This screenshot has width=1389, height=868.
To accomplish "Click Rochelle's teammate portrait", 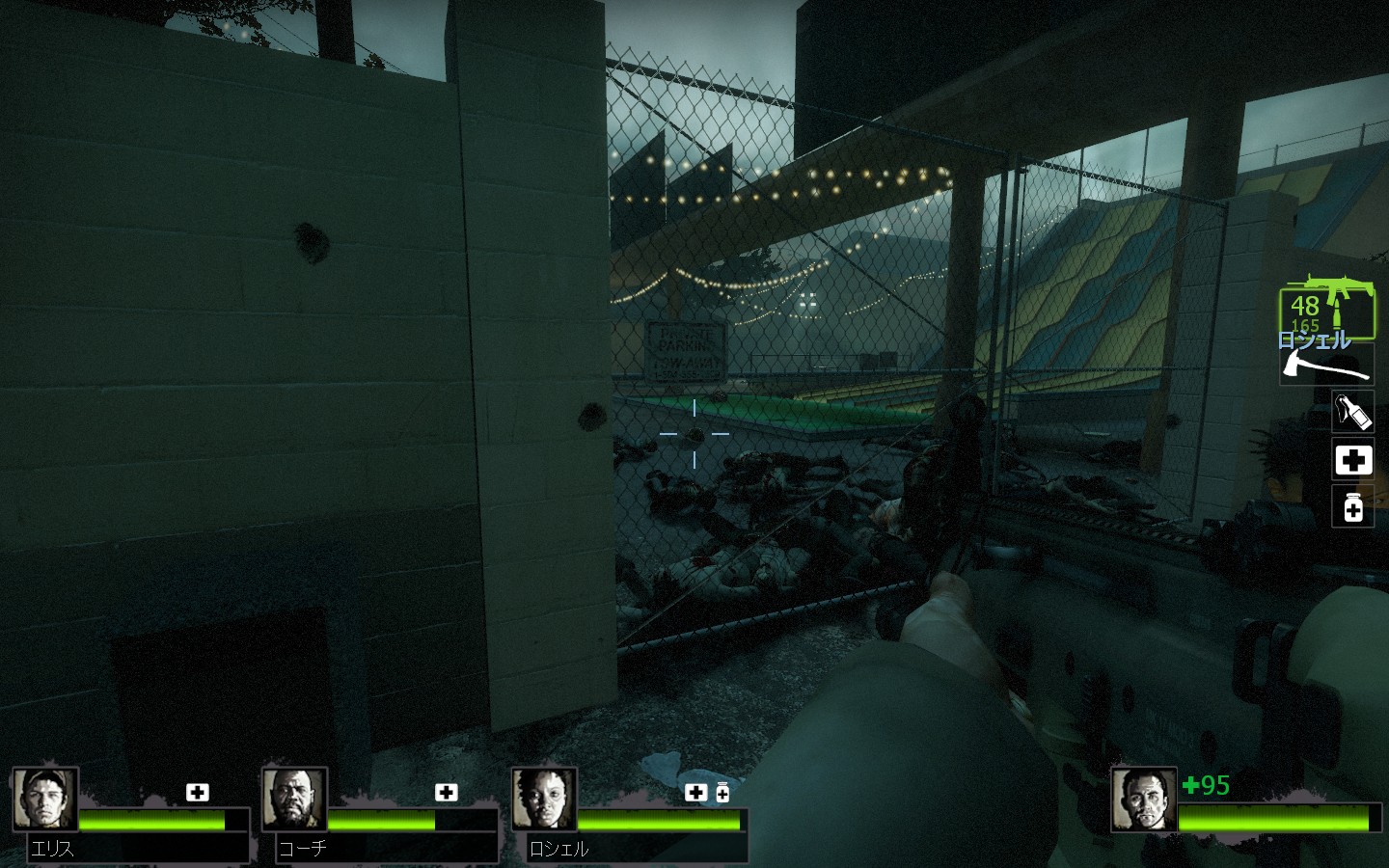I will tap(544, 800).
